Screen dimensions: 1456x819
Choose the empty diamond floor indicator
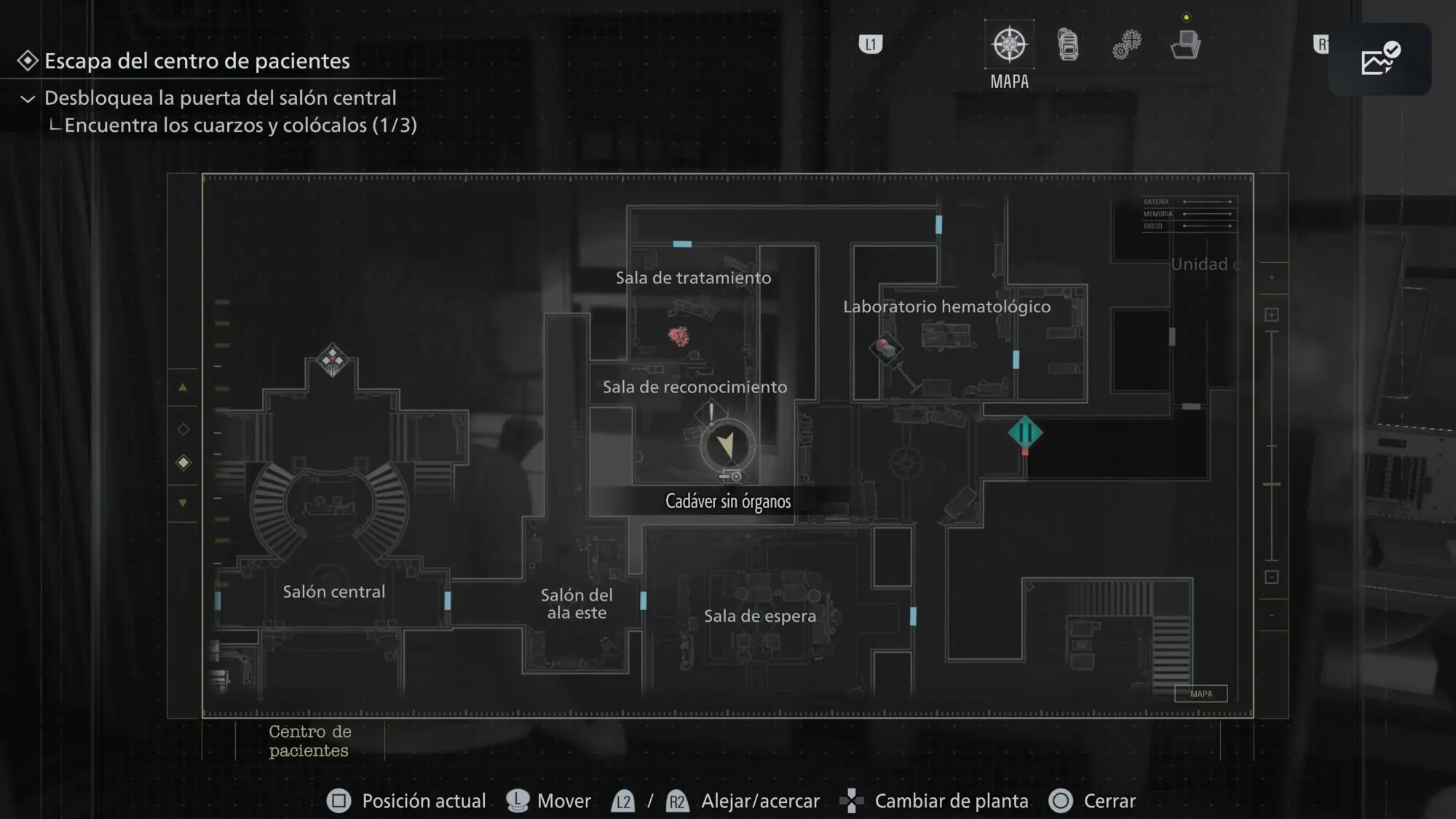pos(183,430)
